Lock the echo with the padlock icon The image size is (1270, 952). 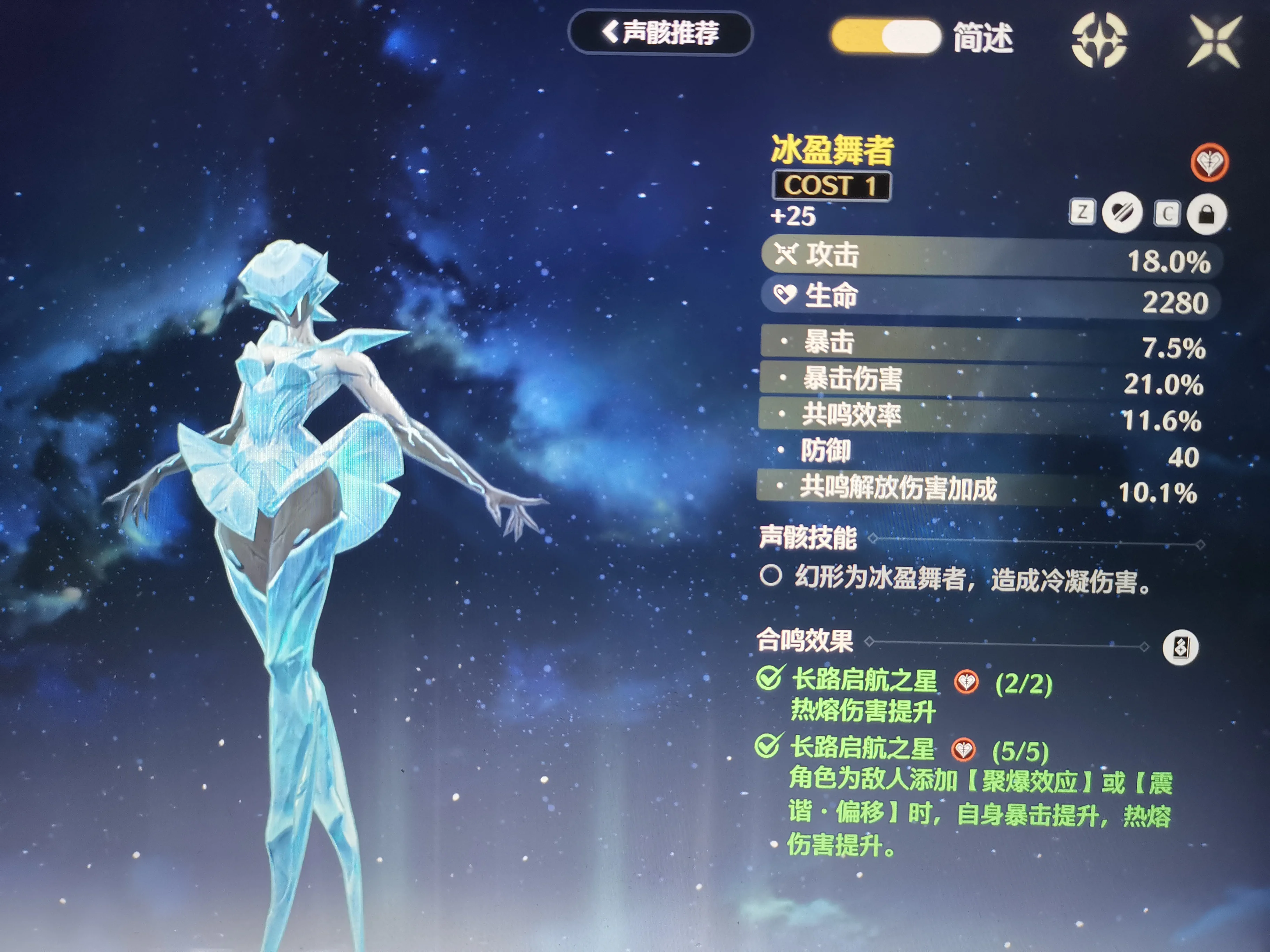pos(1206,215)
